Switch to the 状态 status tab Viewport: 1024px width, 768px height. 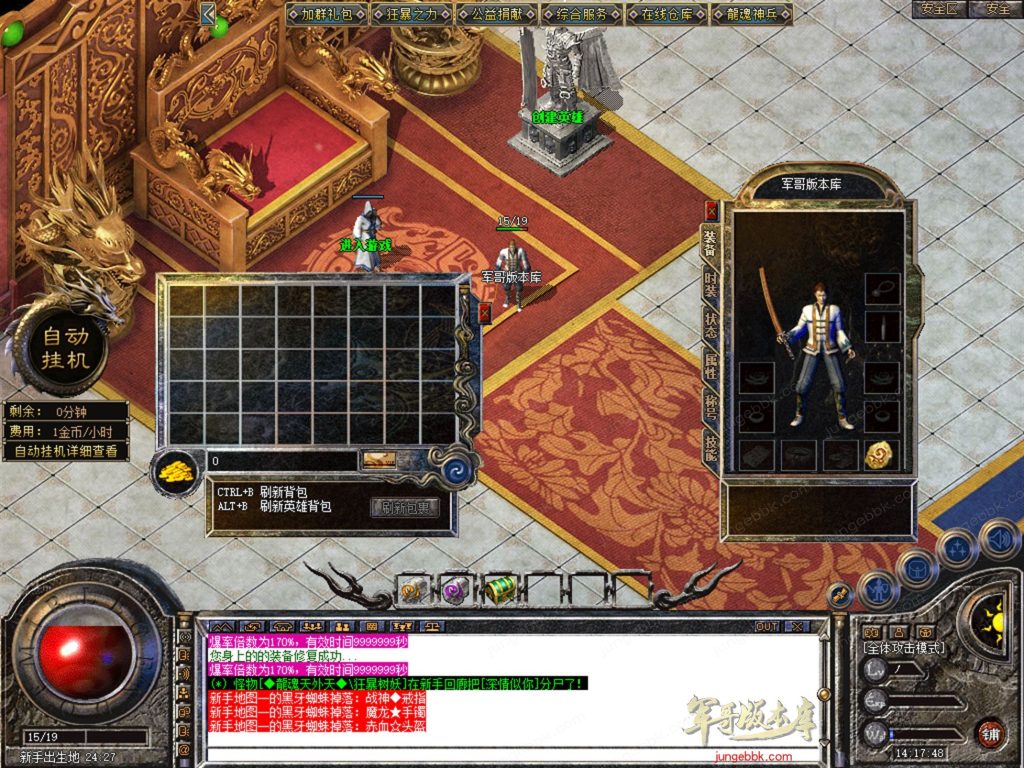(711, 324)
